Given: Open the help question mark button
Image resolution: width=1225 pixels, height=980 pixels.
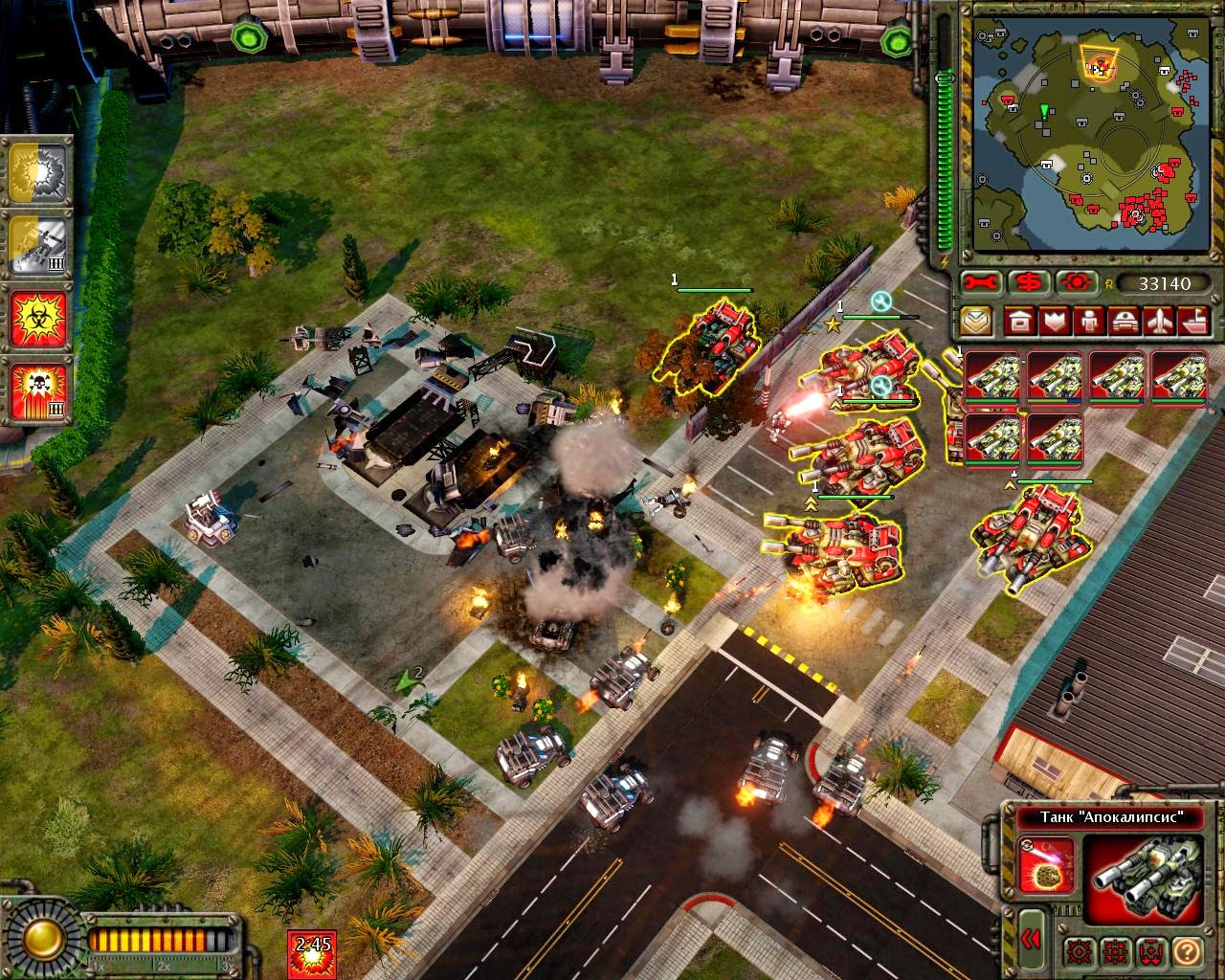Looking at the screenshot, I should [x=1187, y=951].
